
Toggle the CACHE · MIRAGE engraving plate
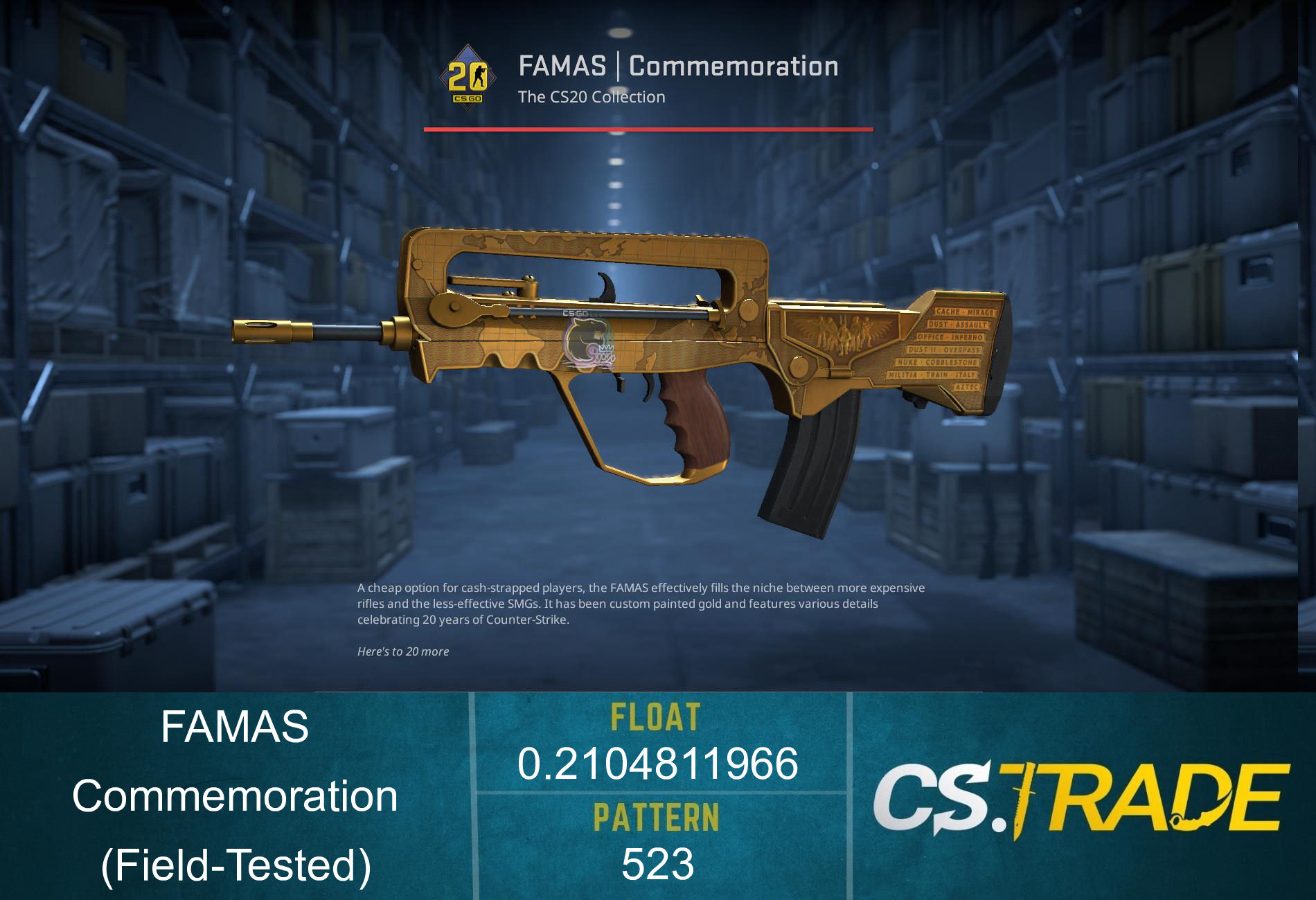tap(964, 312)
